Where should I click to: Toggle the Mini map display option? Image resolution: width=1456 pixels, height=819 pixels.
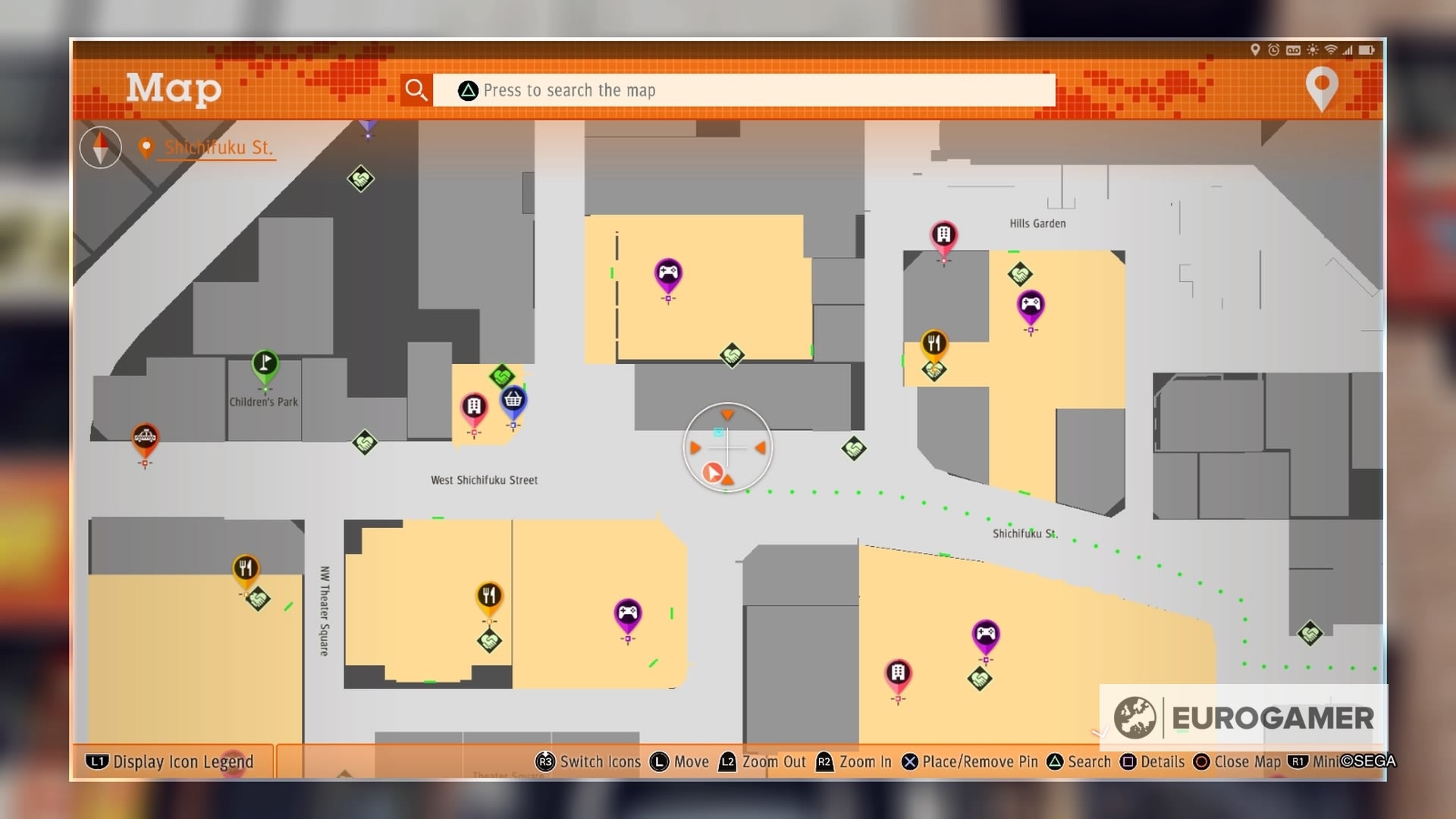[x=1316, y=761]
